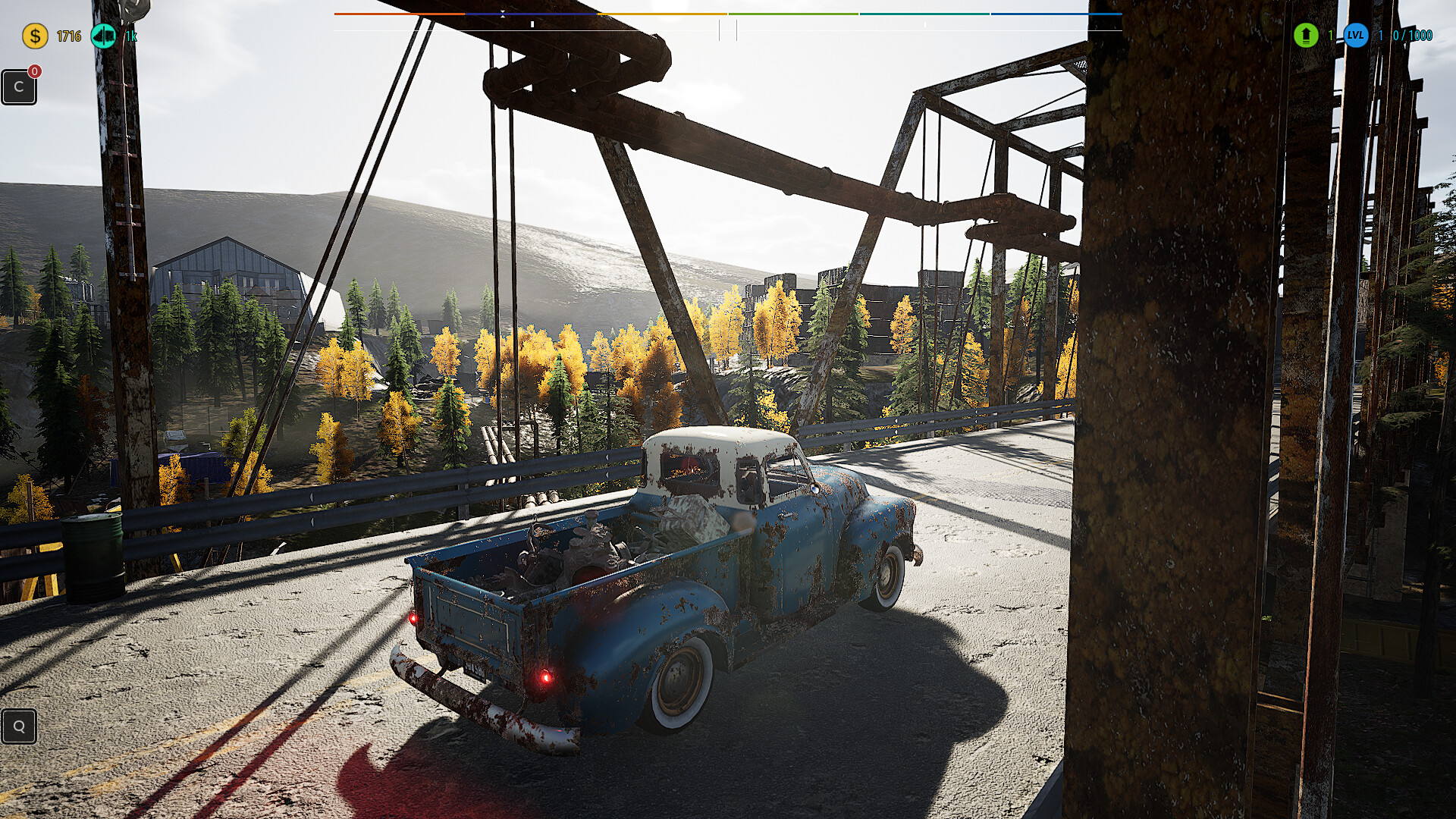Click the level number next to the LVL badge

tap(1380, 35)
